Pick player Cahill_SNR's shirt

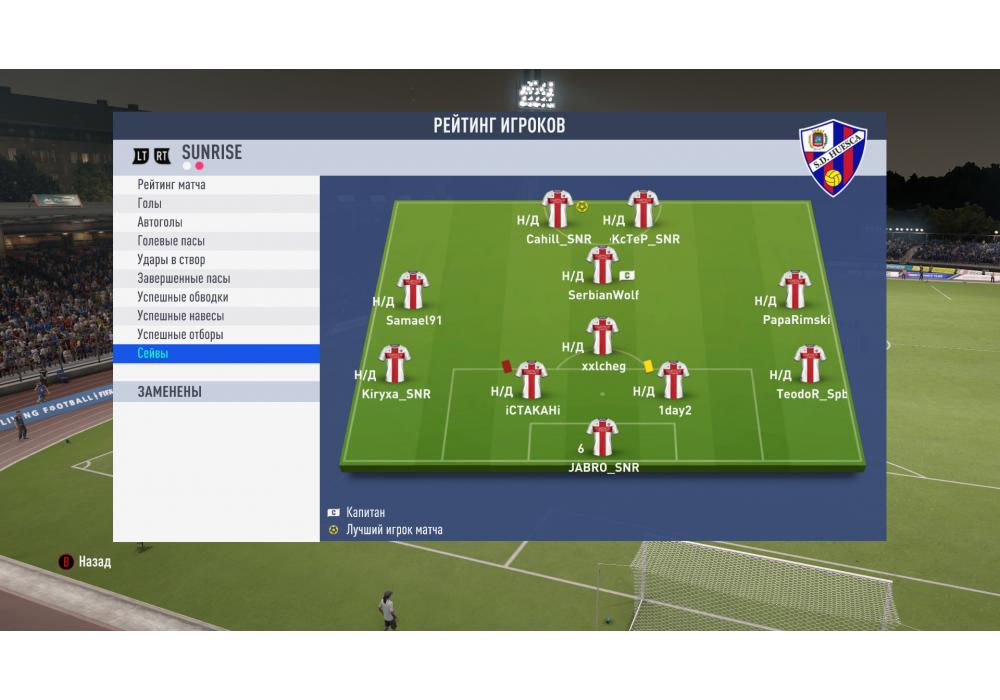(557, 209)
